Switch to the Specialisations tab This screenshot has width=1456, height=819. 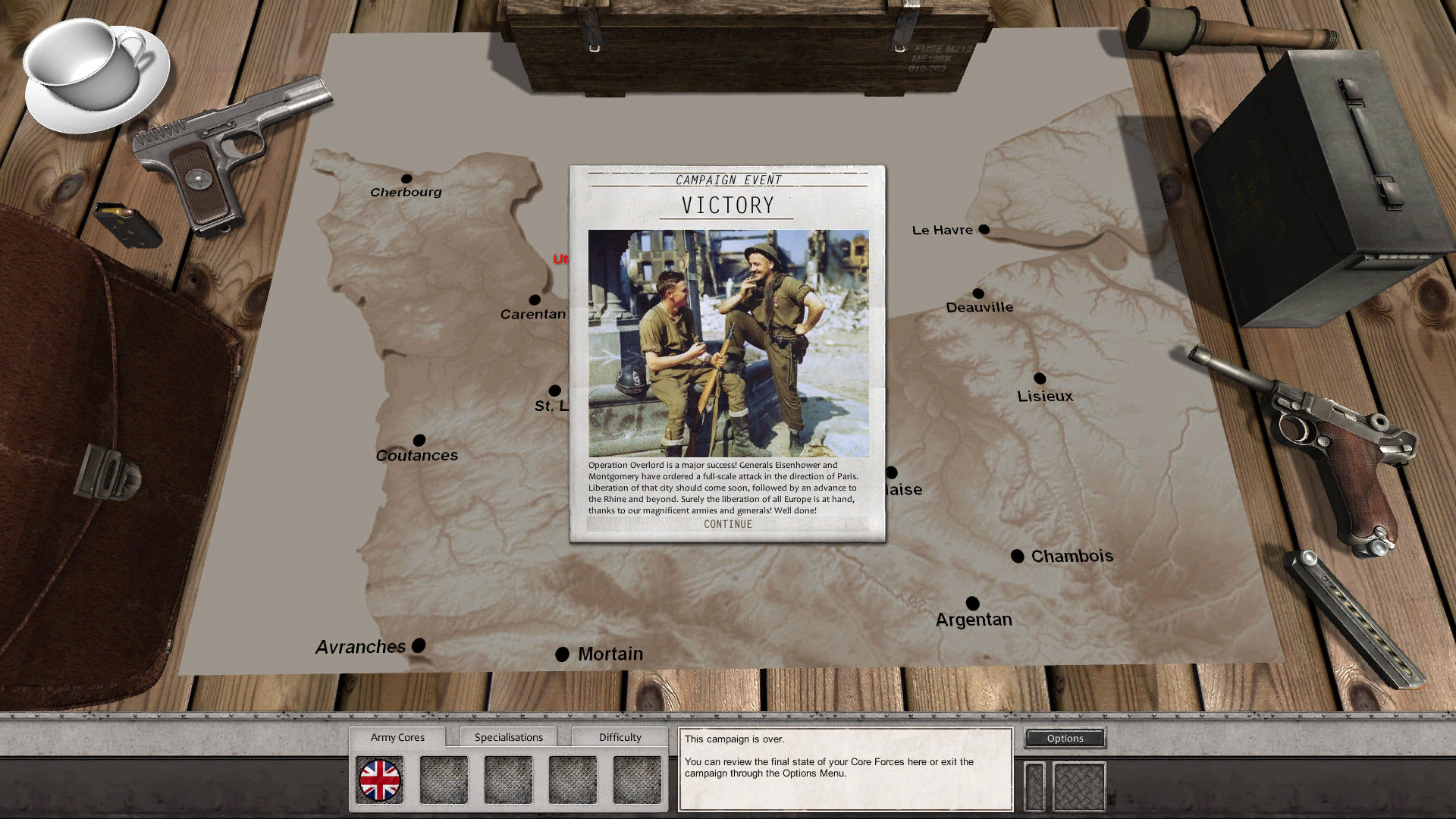508,736
